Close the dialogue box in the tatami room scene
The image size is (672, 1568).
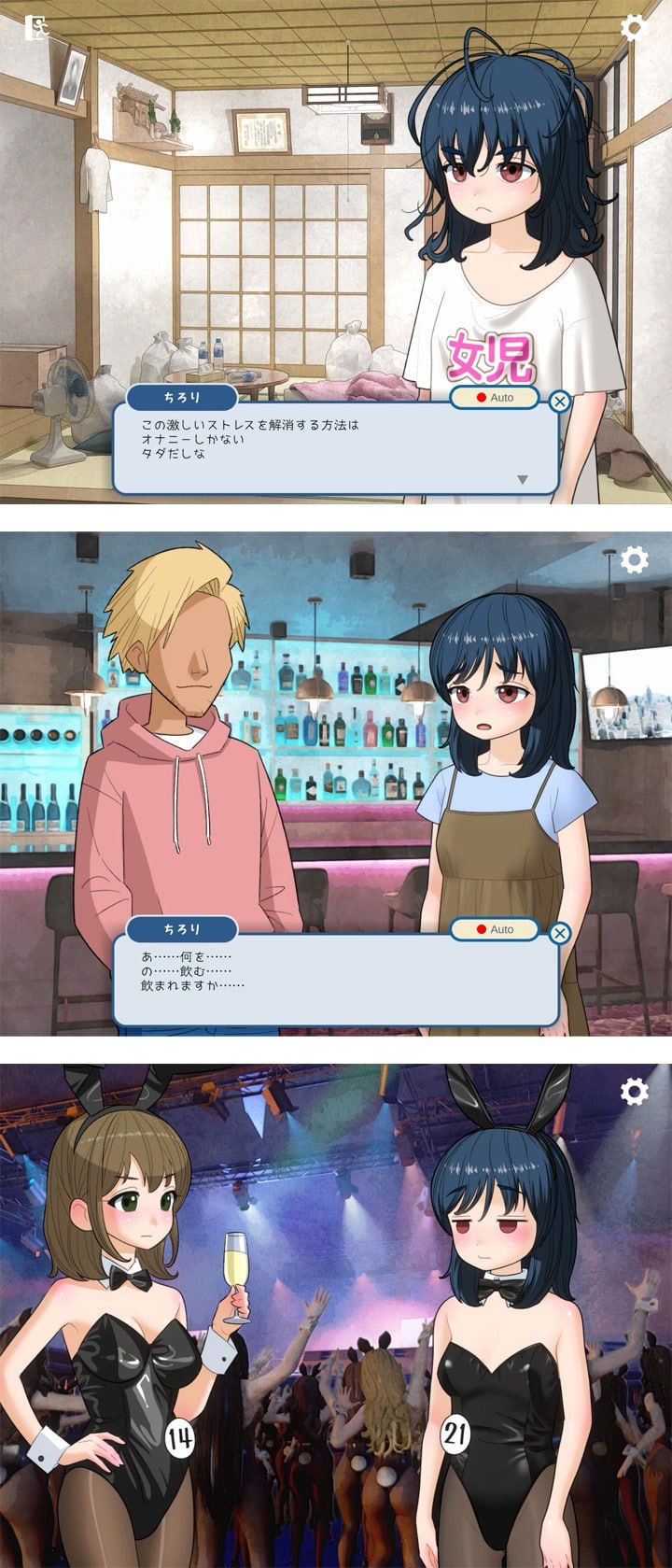(x=559, y=402)
